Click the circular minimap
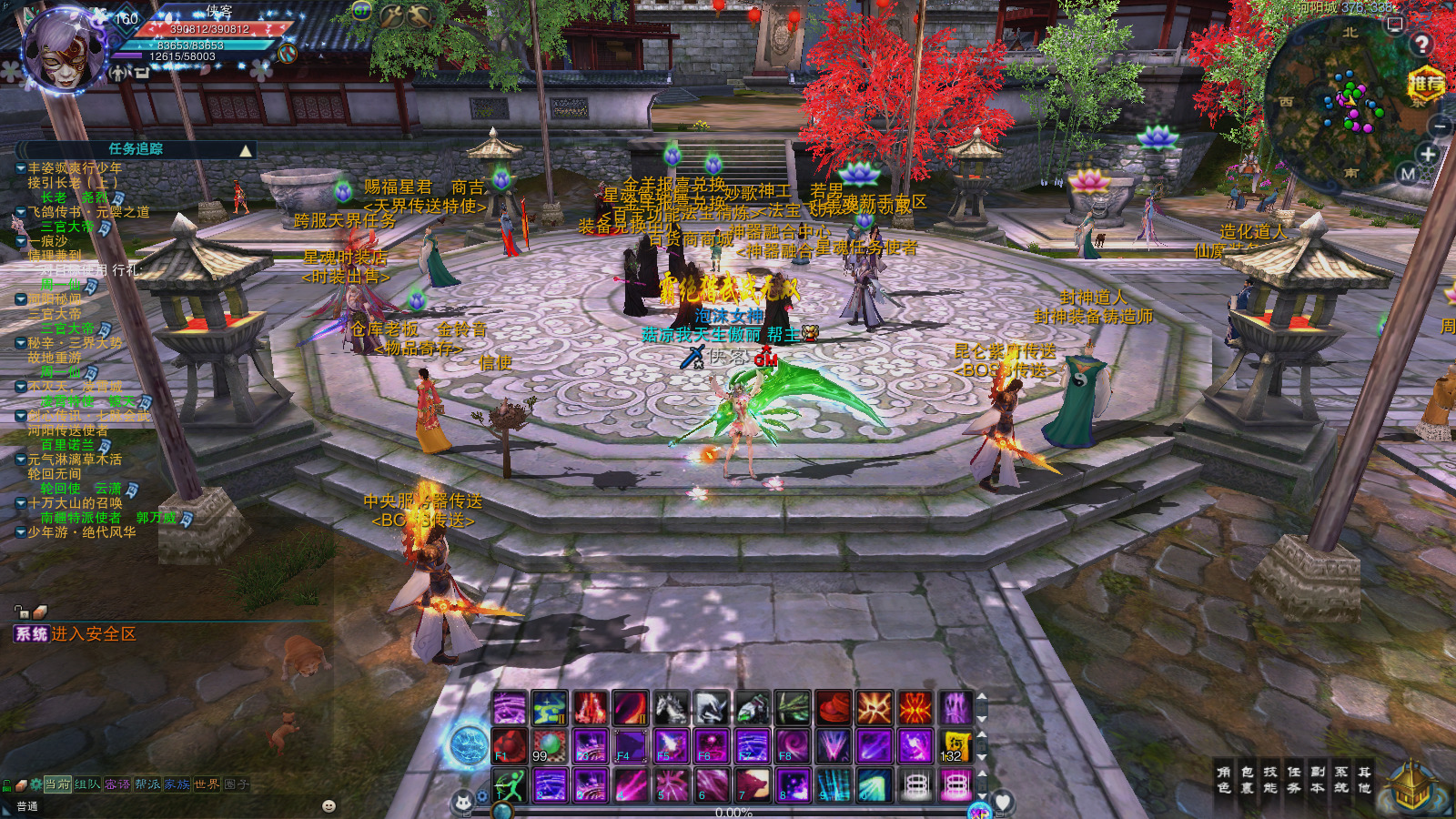This screenshot has width=1456, height=819. pos(1347,100)
